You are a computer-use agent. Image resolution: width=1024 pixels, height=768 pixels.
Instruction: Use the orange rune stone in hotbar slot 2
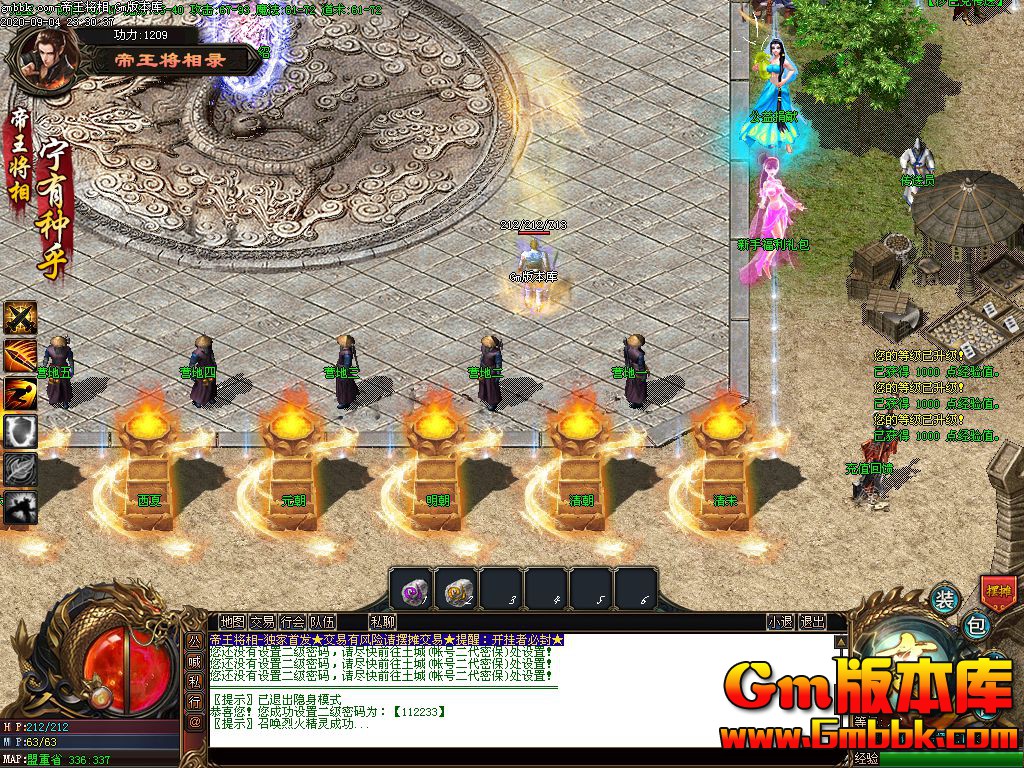[456, 589]
